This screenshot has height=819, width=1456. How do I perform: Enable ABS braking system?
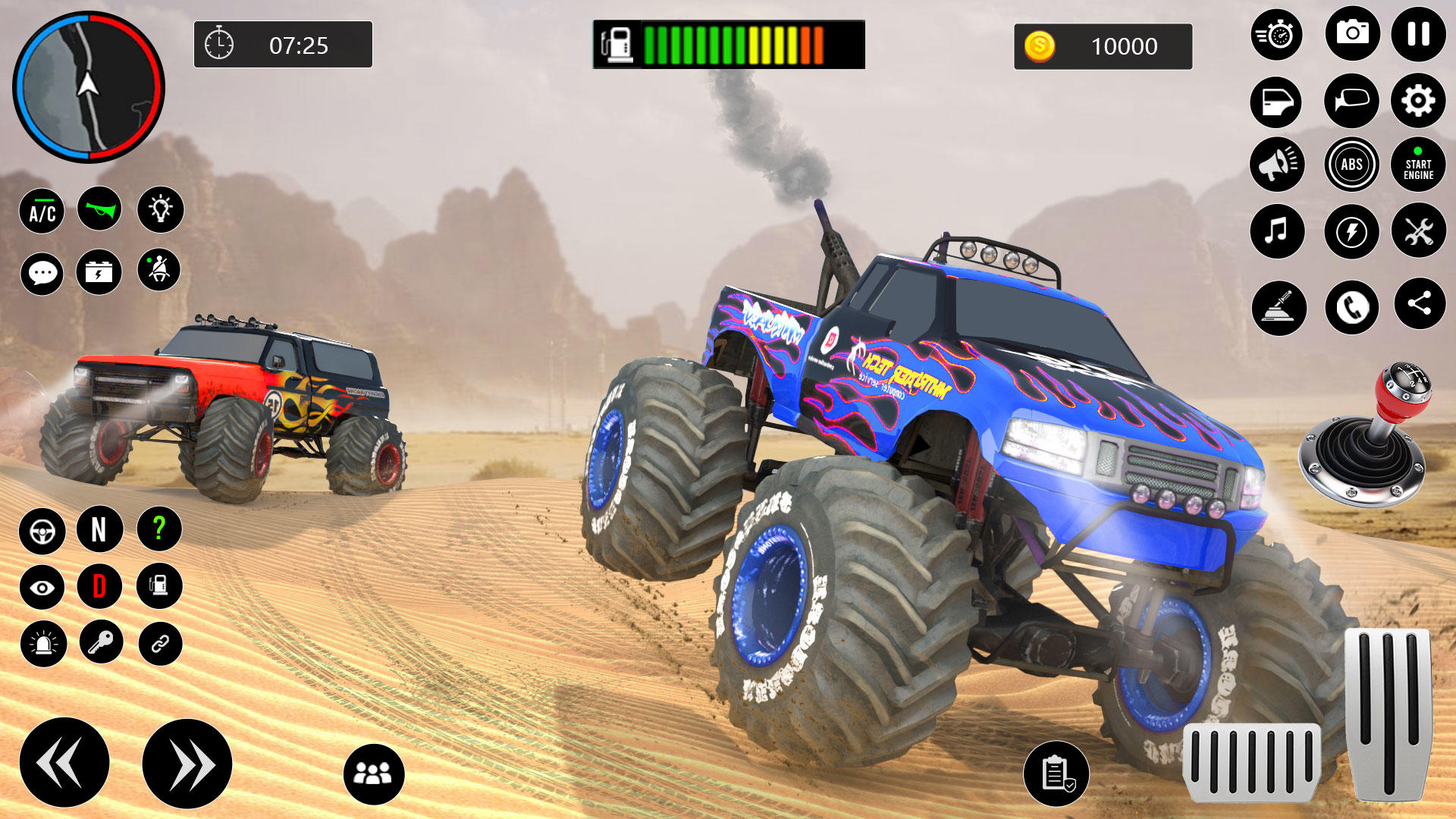1351,165
